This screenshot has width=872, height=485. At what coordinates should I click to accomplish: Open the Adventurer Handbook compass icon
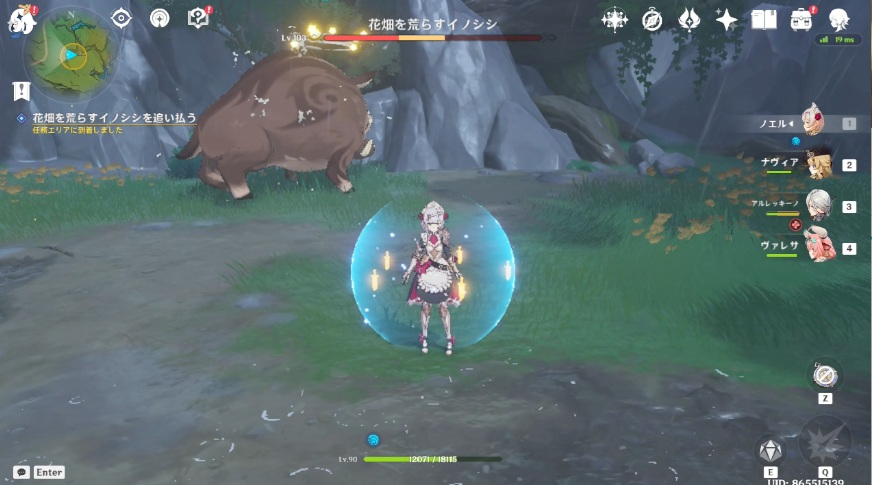652,19
